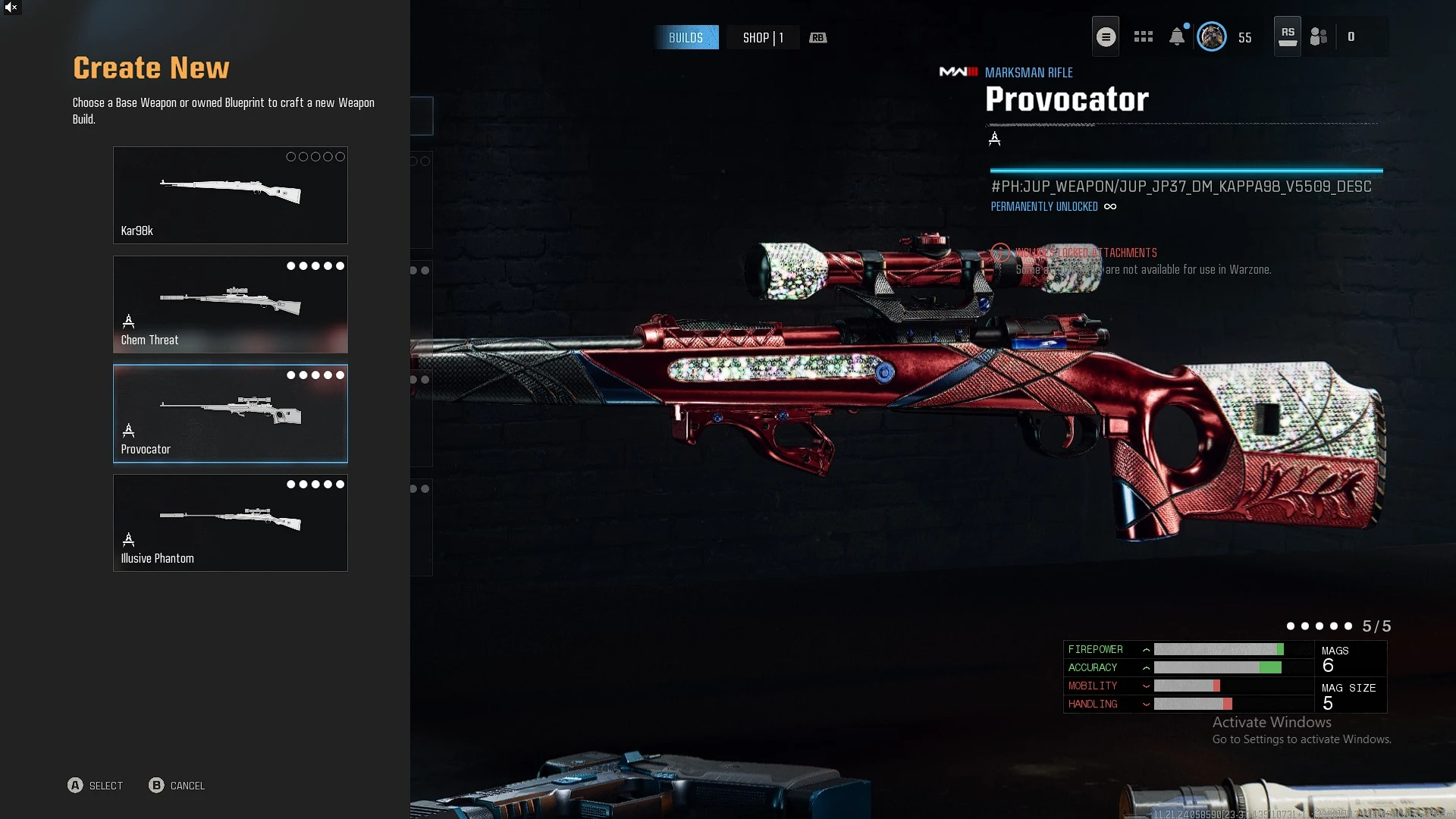Toggle the muted speaker icon
Image resolution: width=1456 pixels, height=819 pixels.
(x=11, y=8)
